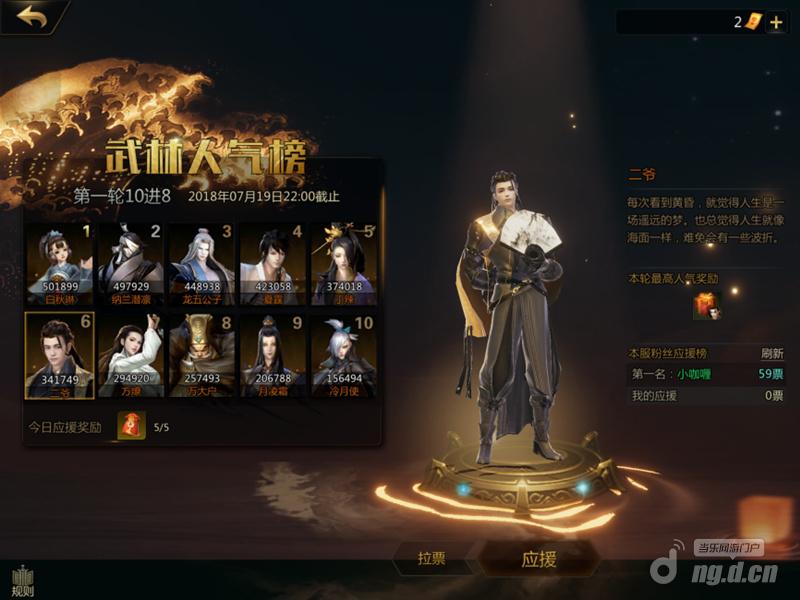
Task: Choose the rank 5 contestant portrait
Action: point(342,263)
